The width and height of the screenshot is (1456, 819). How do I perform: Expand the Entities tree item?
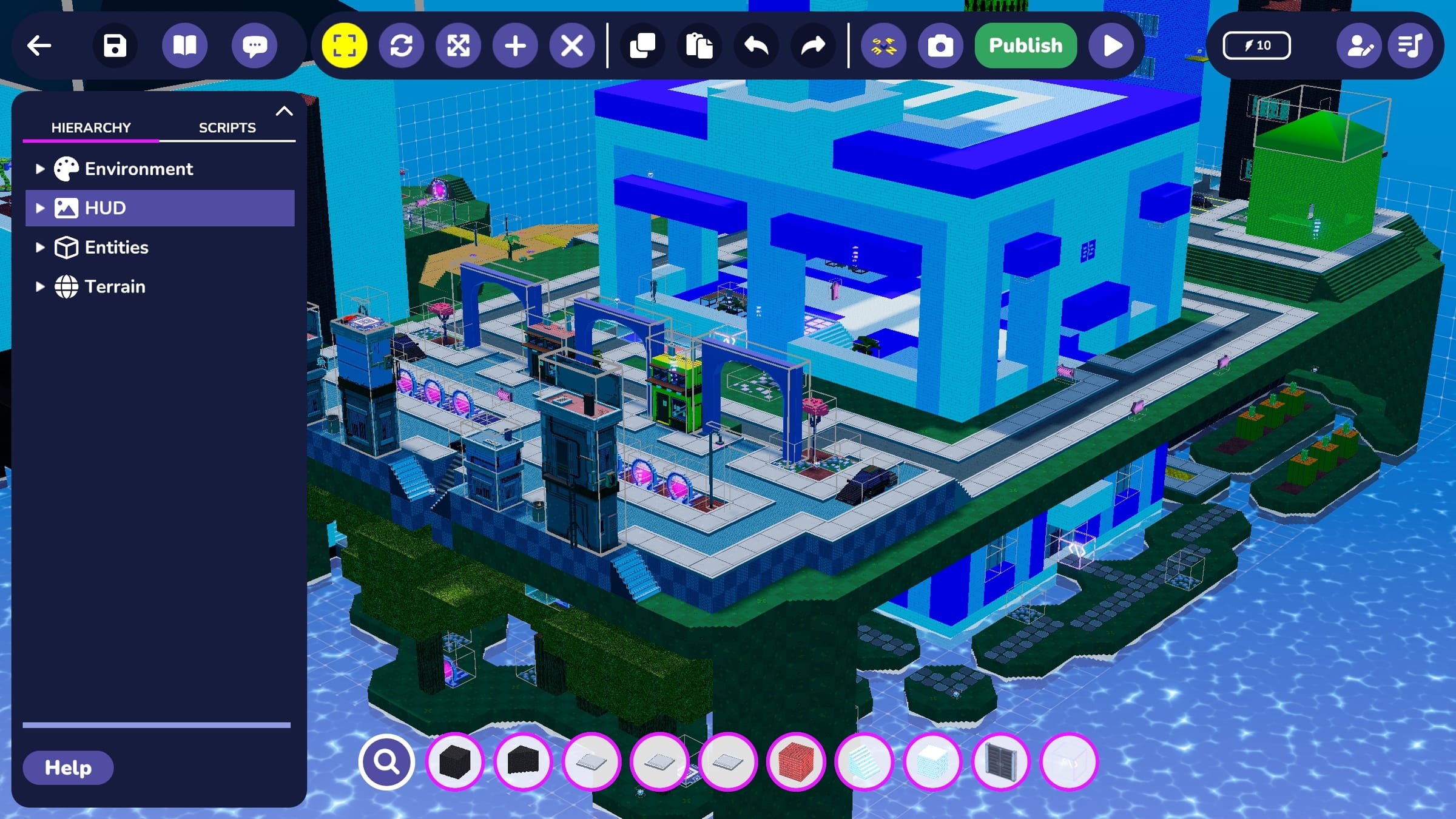[x=39, y=247]
